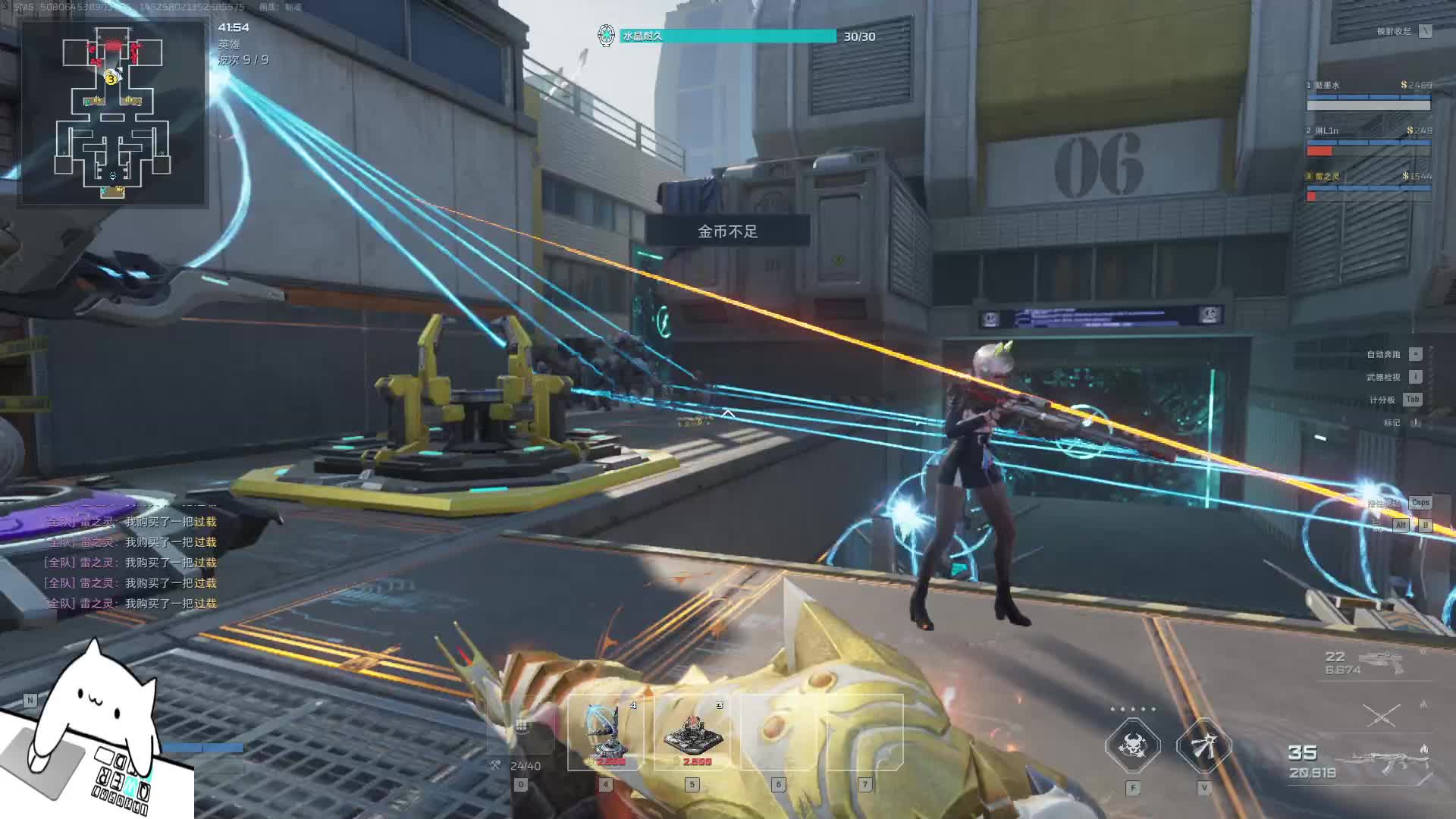Select the energy dome turret build slot
The height and width of the screenshot is (819, 1456).
coord(606,733)
